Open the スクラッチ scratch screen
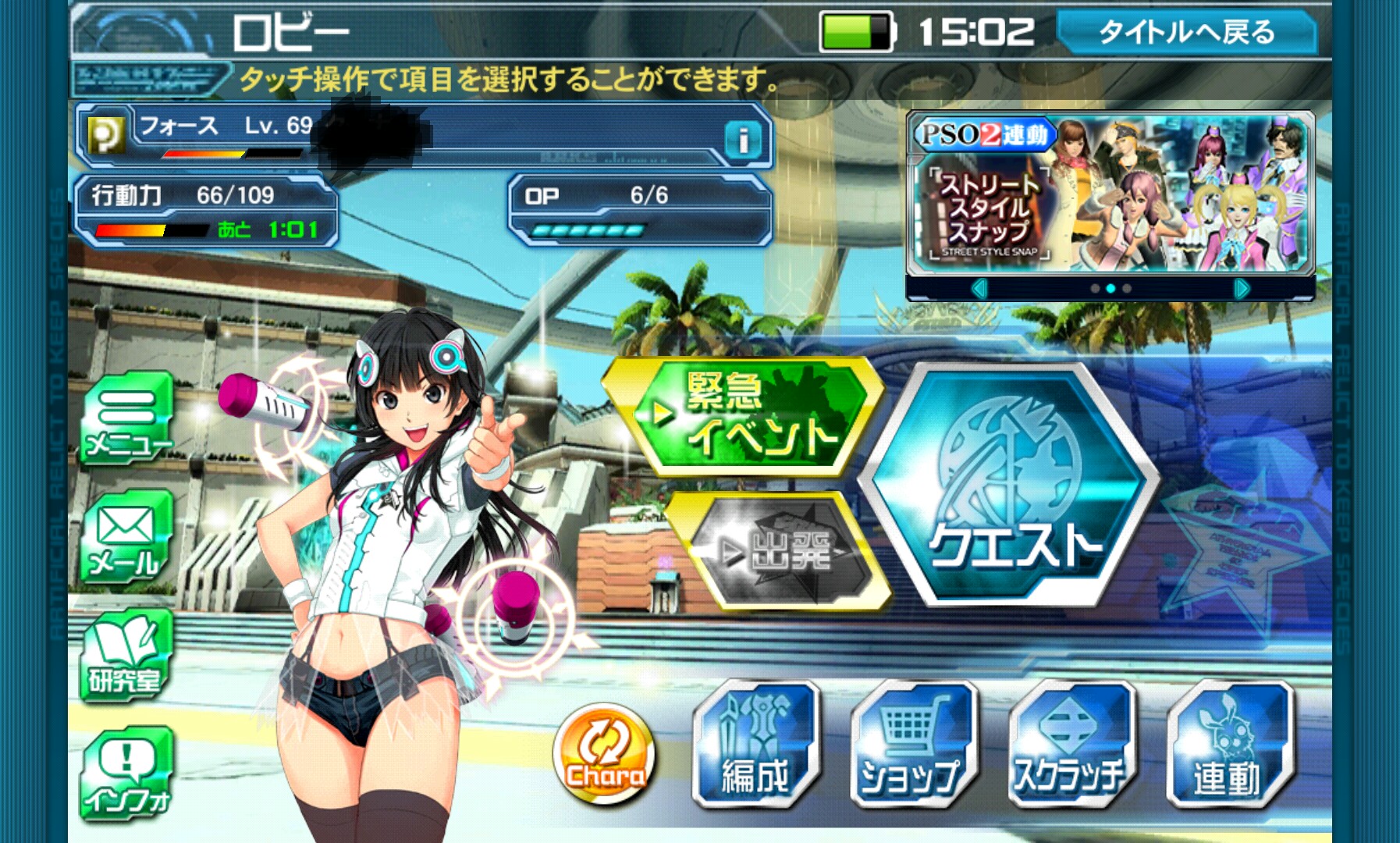 pos(1071,745)
